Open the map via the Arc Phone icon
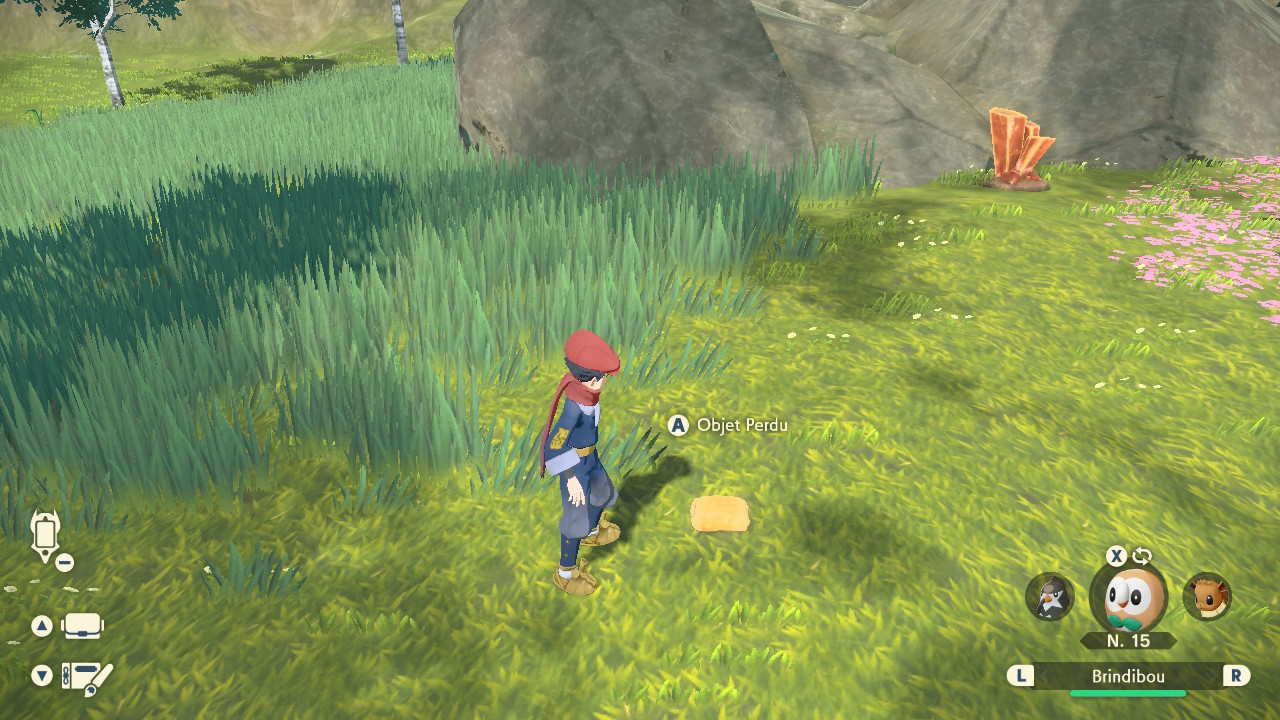Viewport: 1280px width, 720px height. (x=46, y=535)
